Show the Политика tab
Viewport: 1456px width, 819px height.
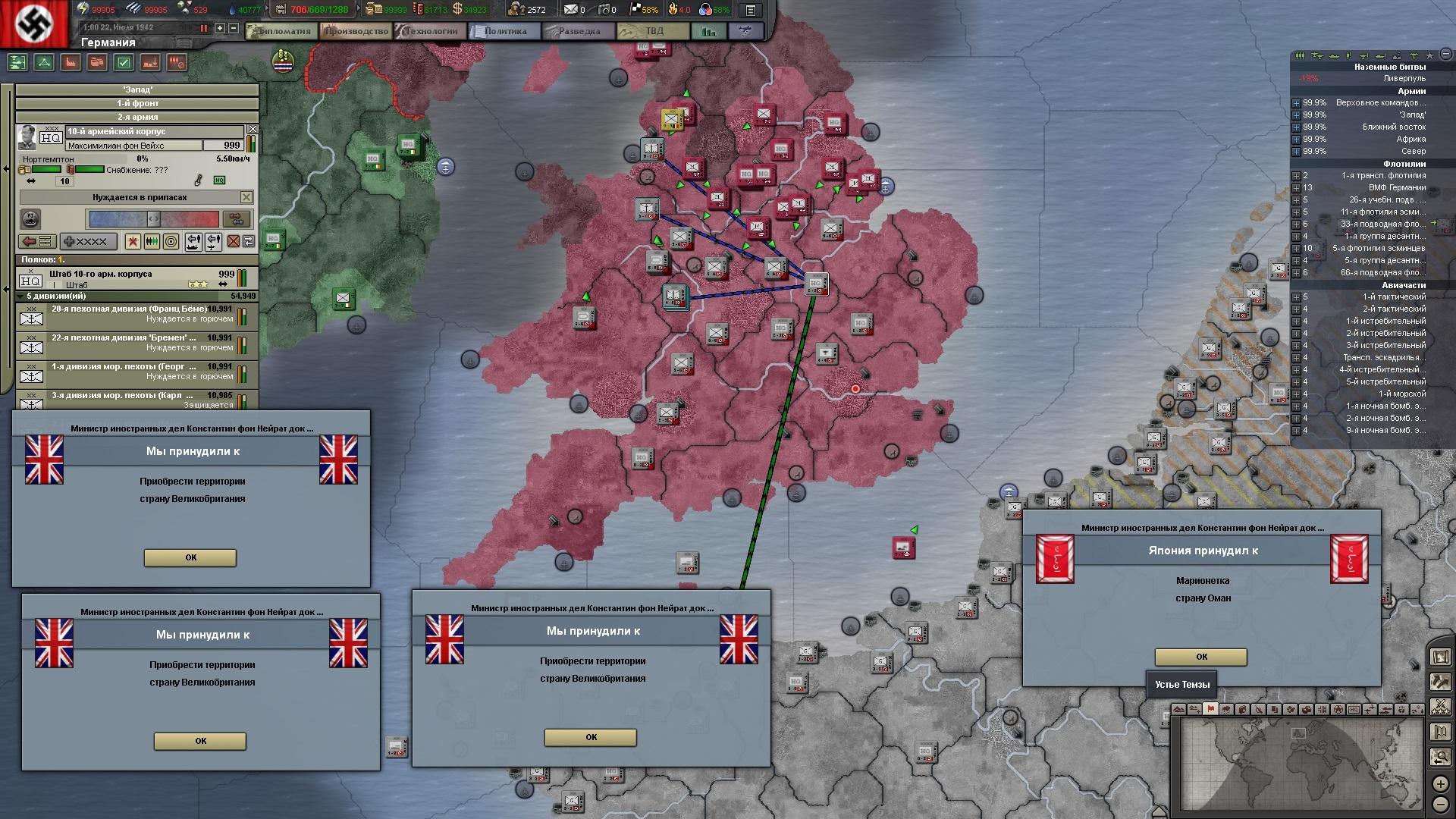504,31
